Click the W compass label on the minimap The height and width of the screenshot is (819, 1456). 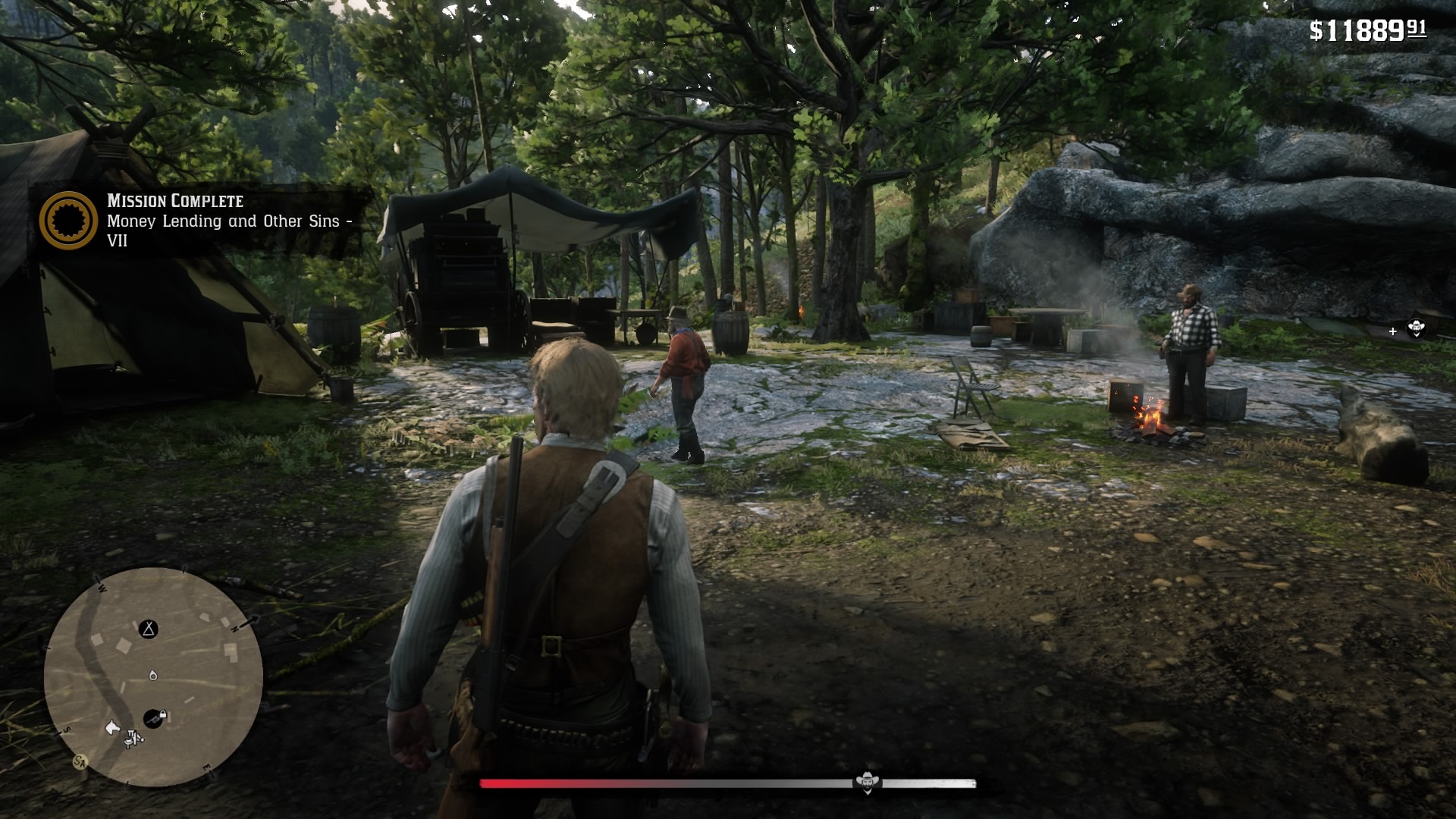[x=102, y=588]
